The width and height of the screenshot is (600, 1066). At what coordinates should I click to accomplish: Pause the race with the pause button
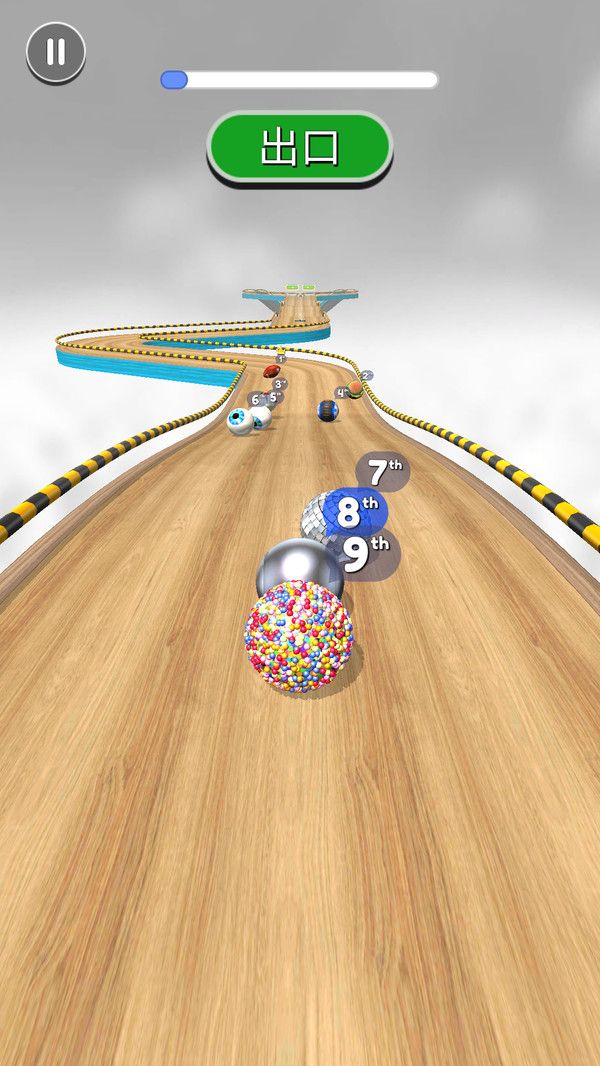tap(56, 52)
